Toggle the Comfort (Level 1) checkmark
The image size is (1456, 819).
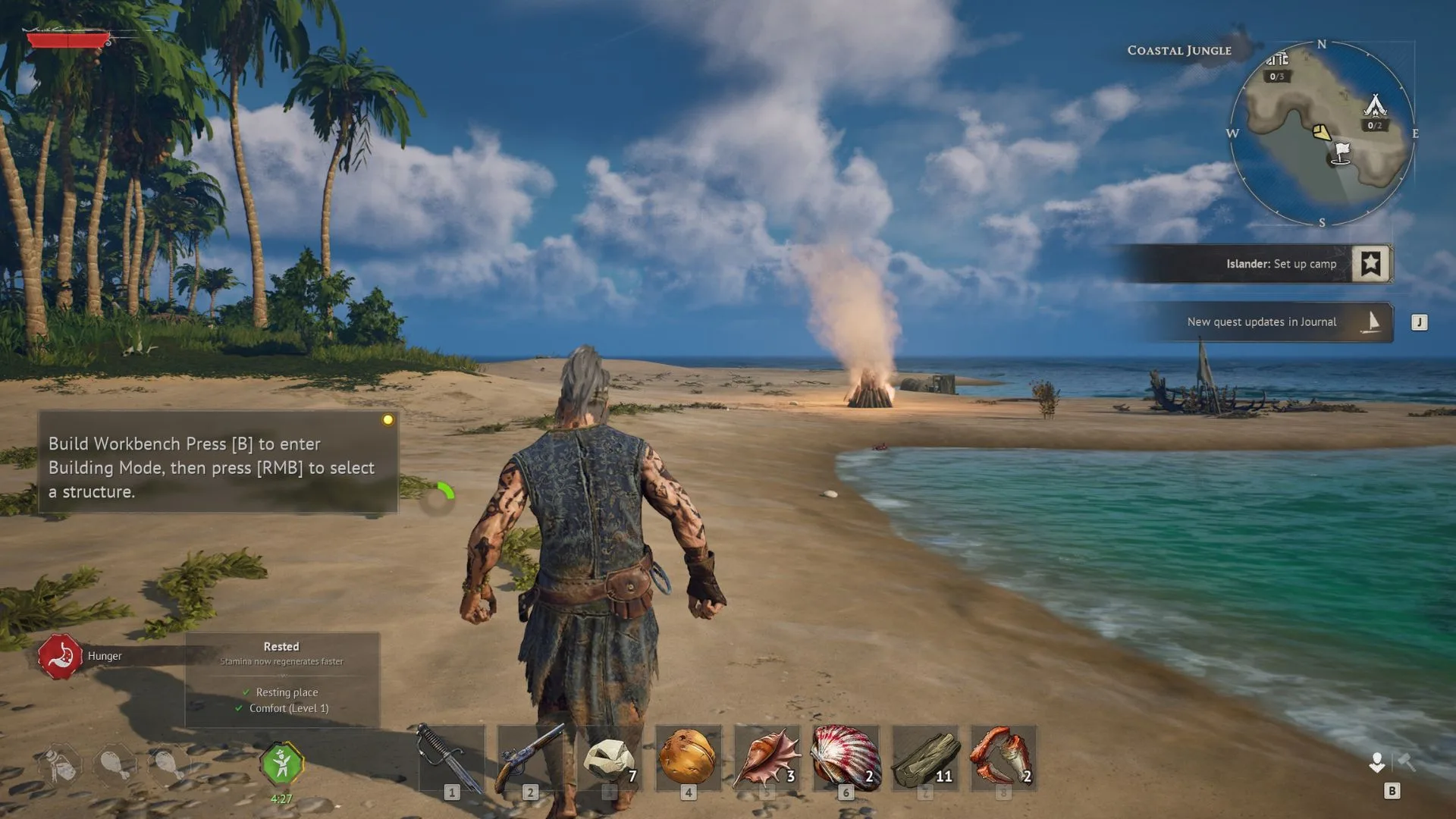240,708
